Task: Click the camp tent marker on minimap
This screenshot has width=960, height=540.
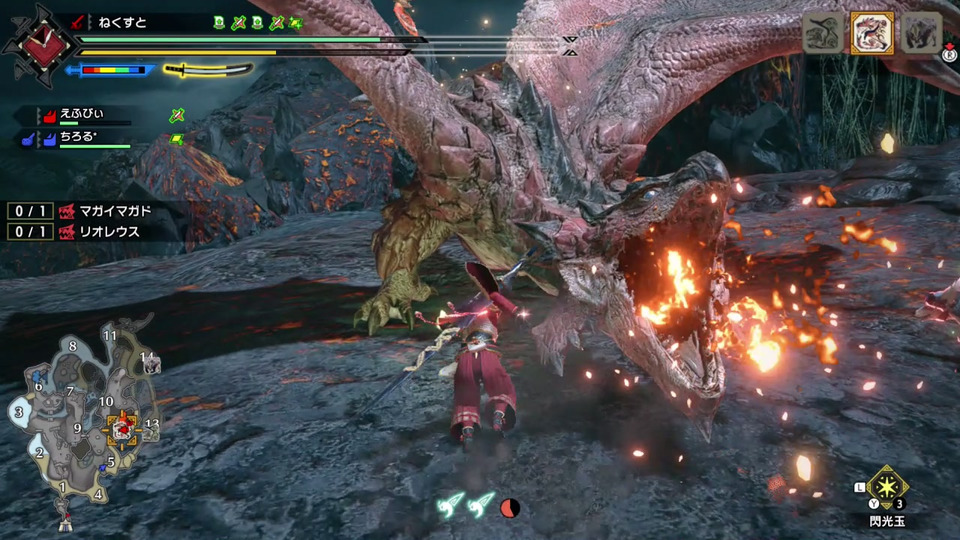Action: coord(66,522)
